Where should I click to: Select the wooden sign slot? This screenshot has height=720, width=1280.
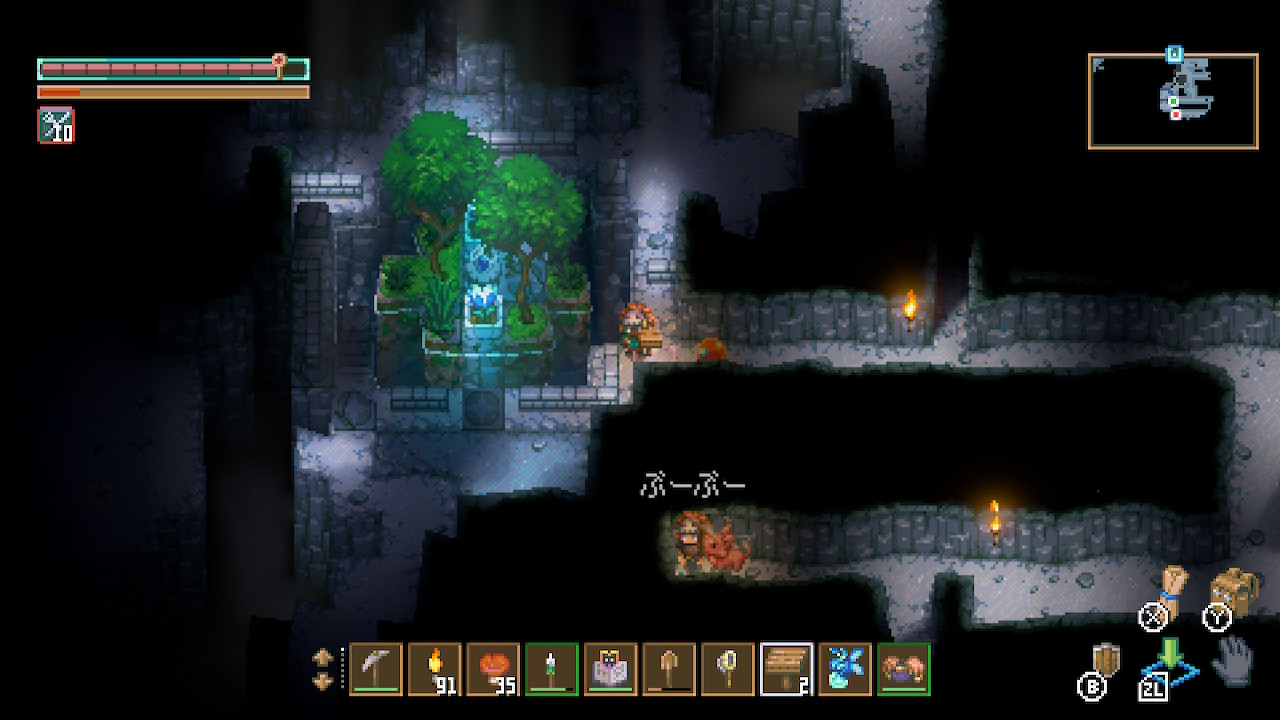(786, 668)
